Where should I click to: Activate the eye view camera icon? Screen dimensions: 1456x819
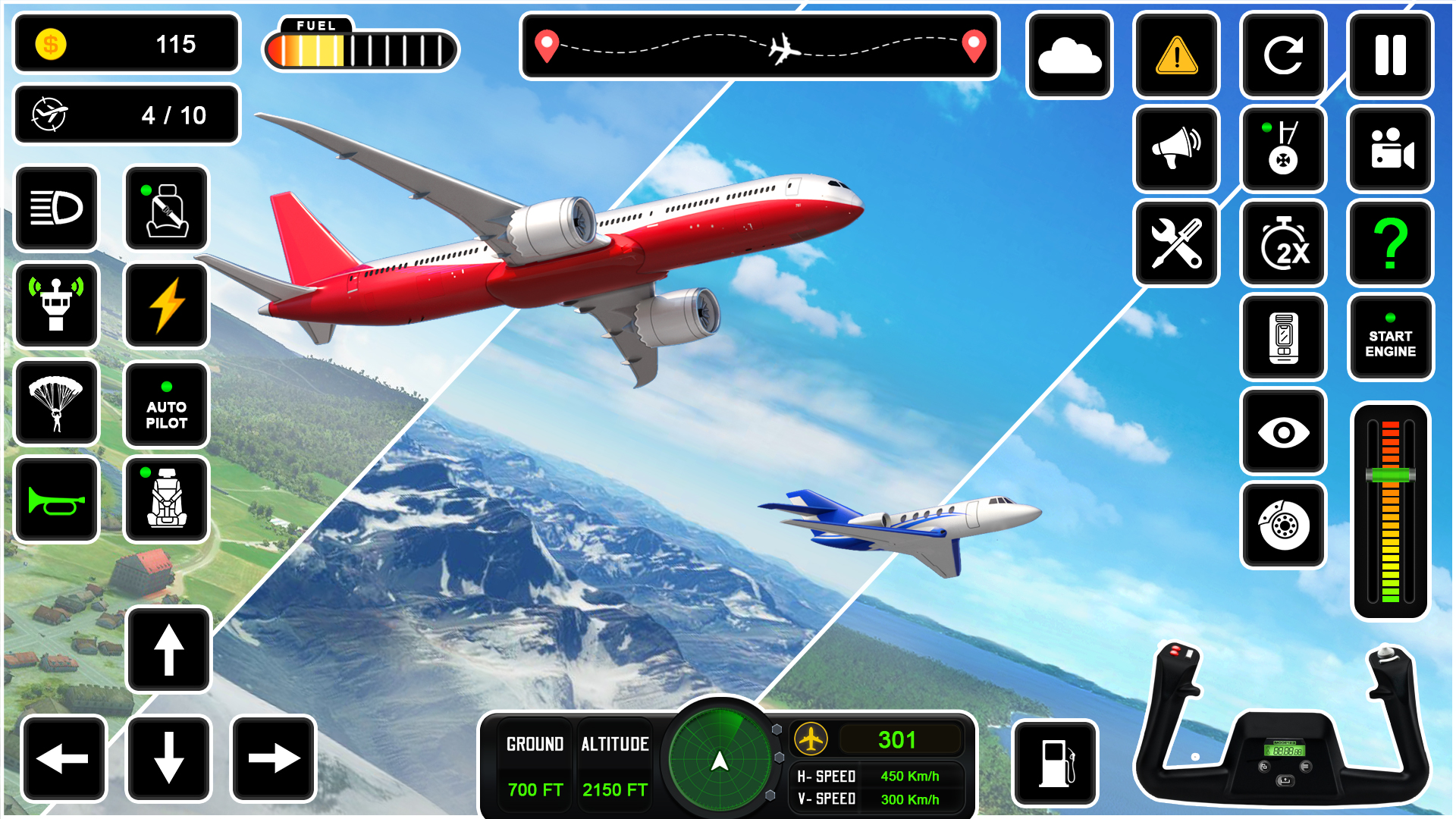point(1283,432)
